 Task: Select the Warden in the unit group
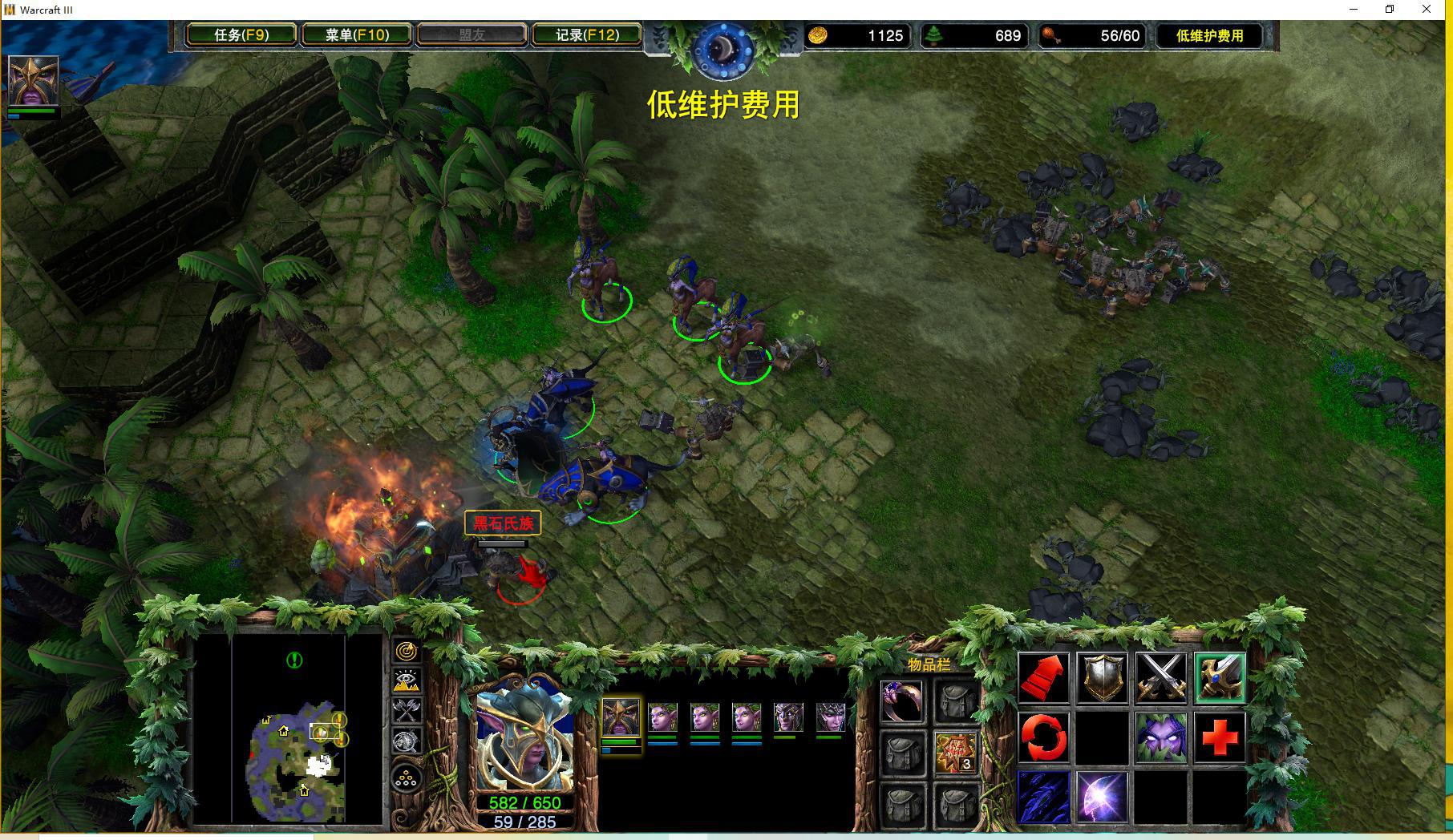pos(621,718)
